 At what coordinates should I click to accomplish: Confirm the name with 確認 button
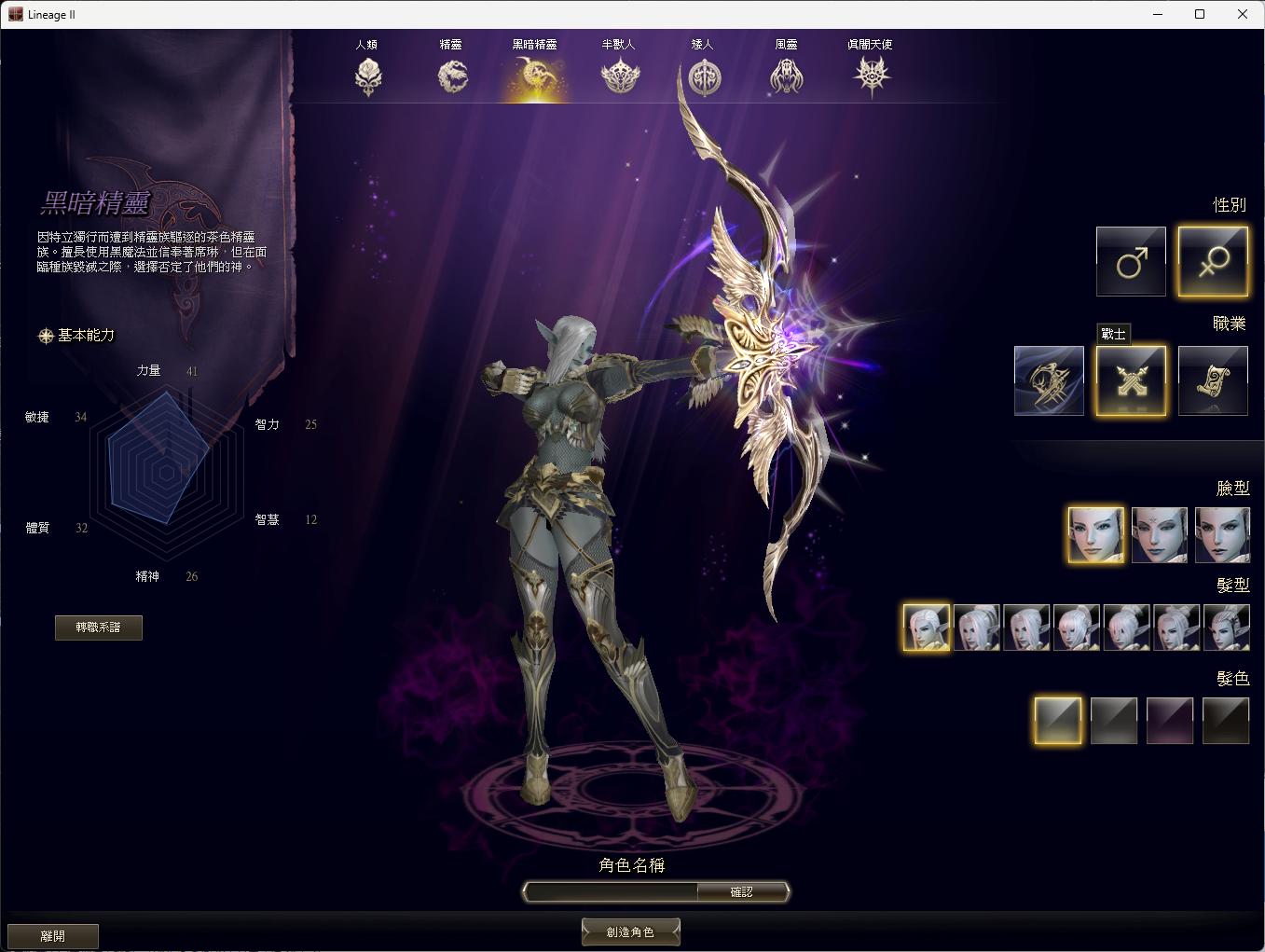coord(742,892)
